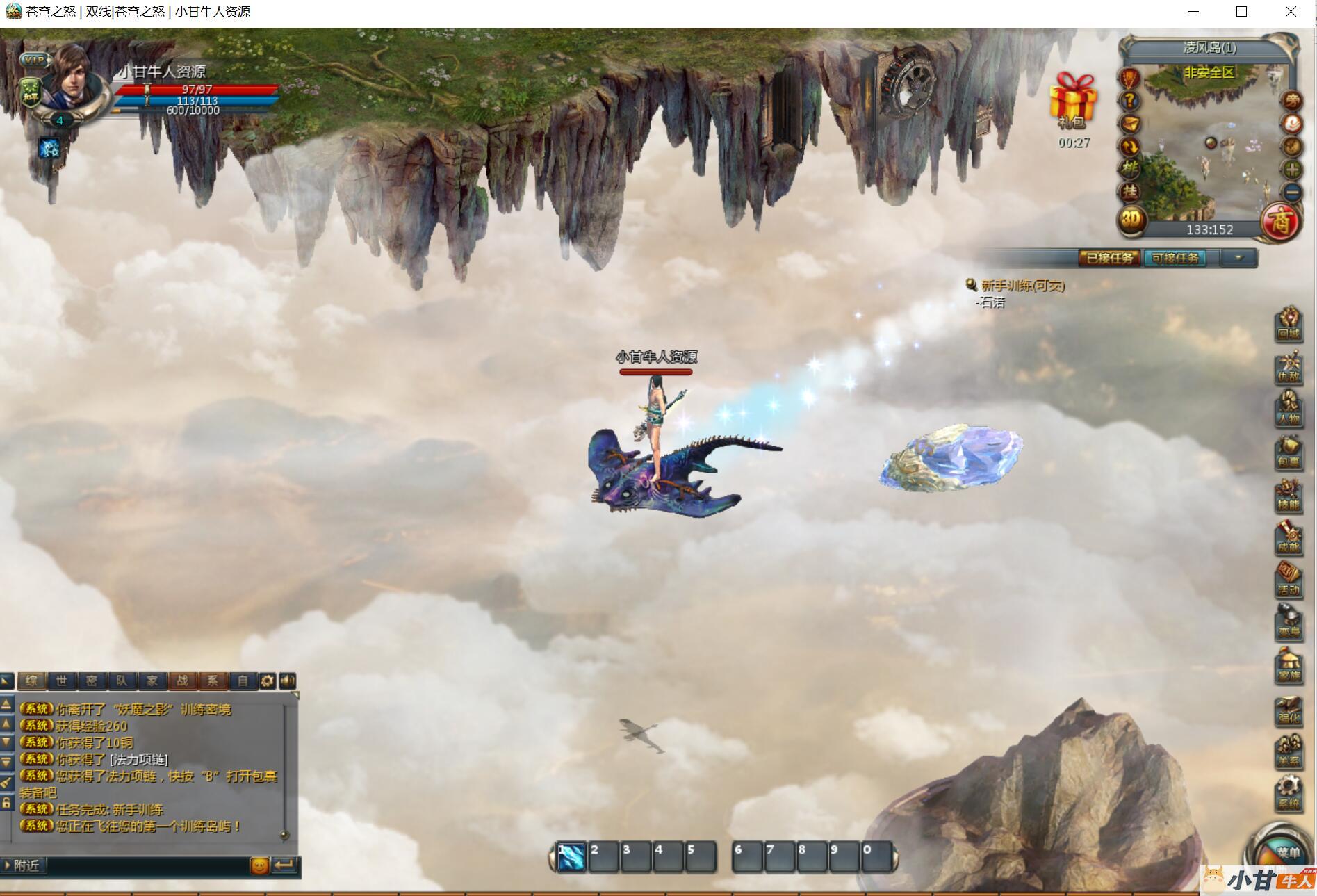Open the 包裹 inventory bag

tap(1289, 452)
